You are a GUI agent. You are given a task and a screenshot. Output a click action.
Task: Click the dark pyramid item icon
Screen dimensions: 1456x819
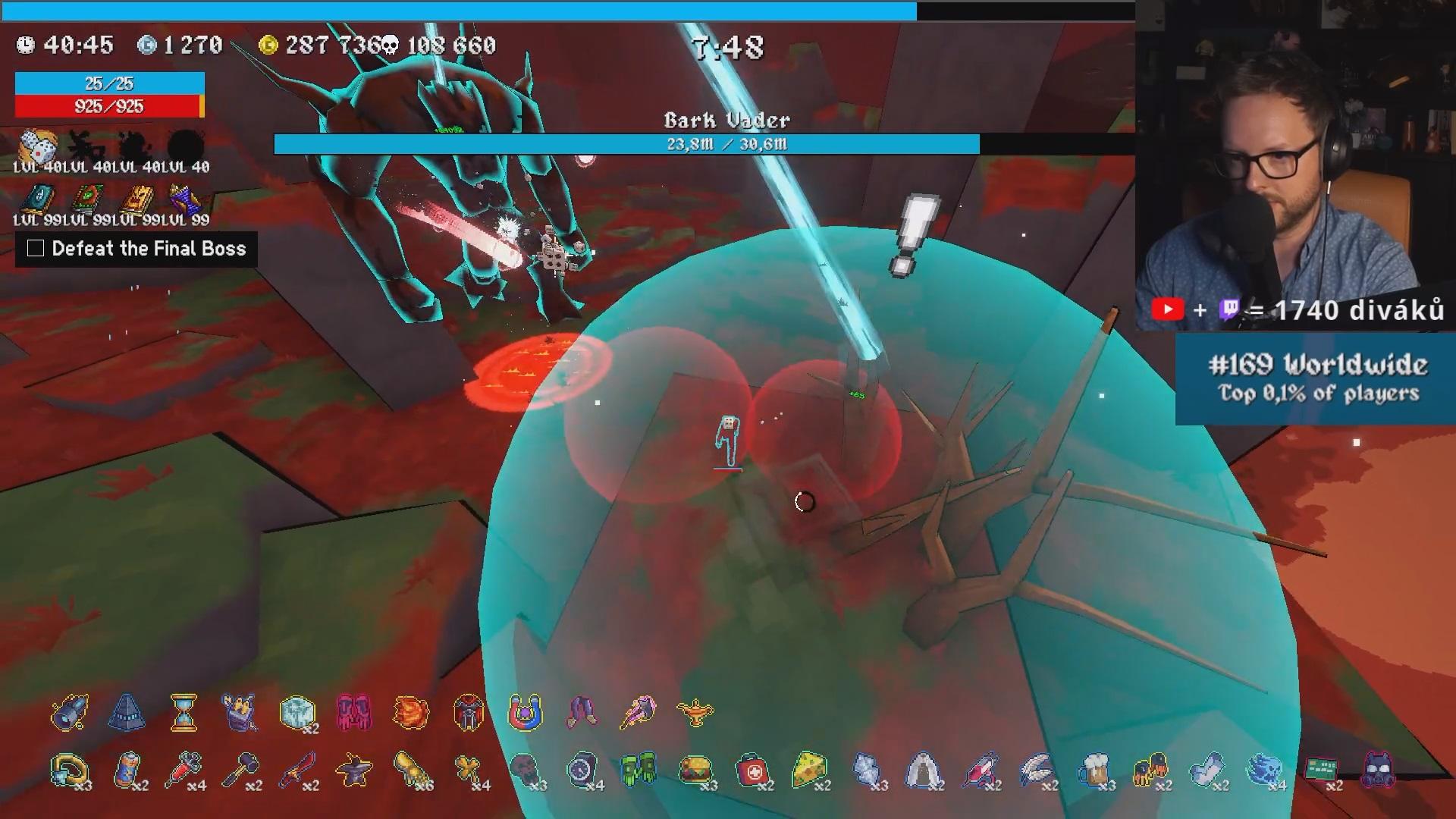[x=127, y=713]
